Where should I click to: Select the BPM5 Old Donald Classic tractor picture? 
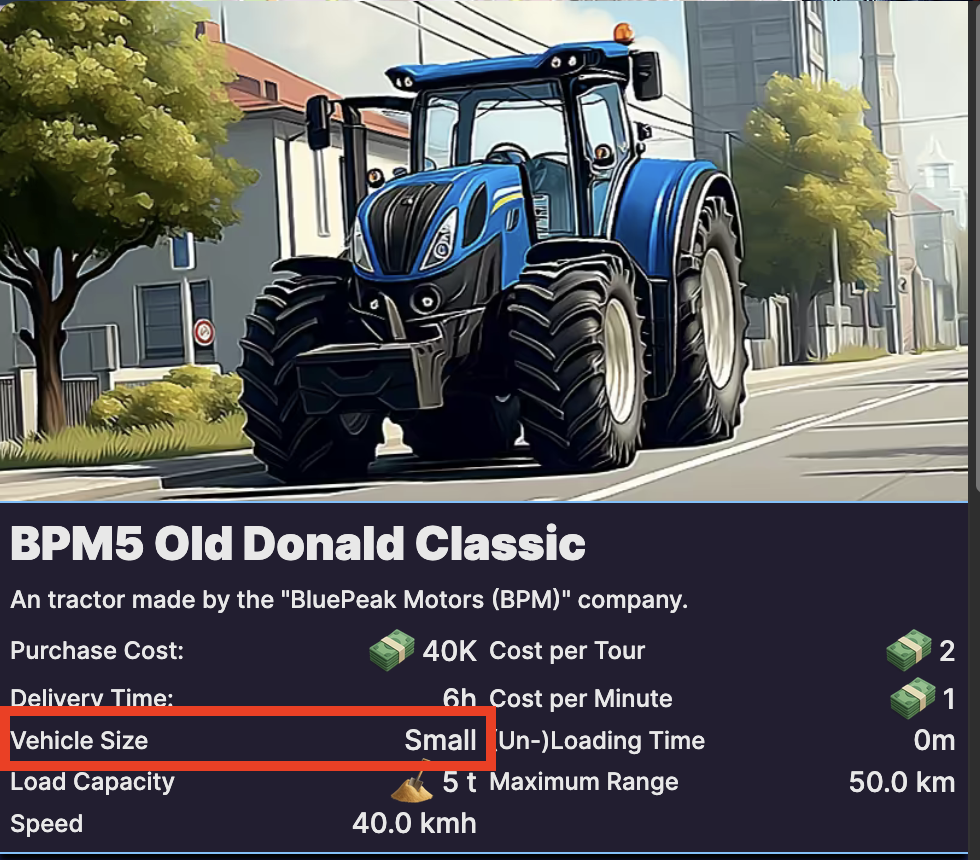(490, 250)
